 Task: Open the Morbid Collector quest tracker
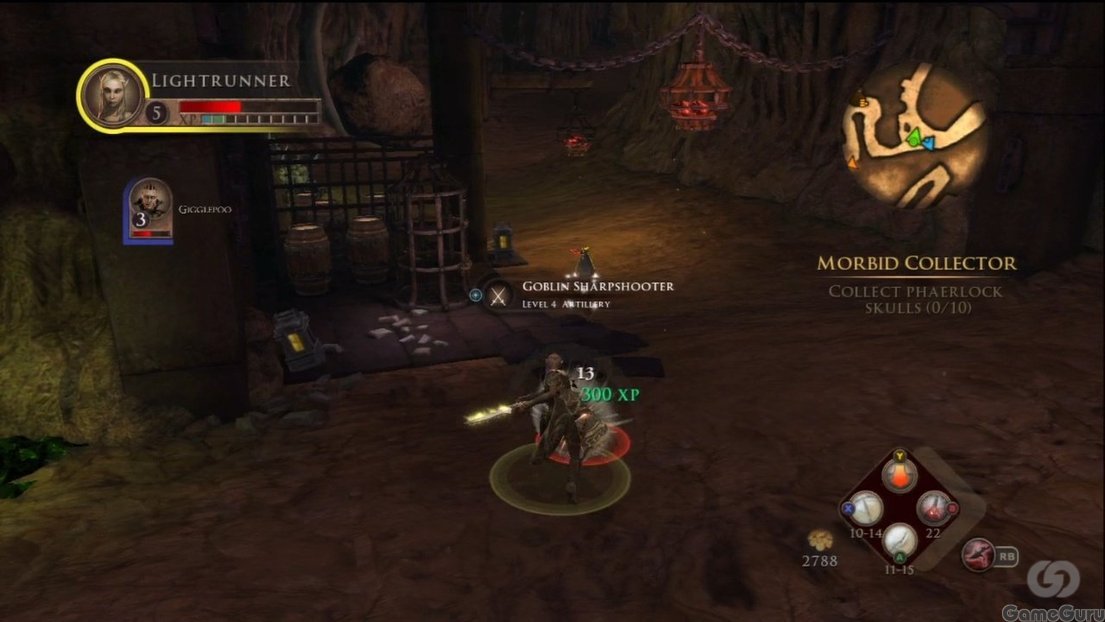[917, 264]
